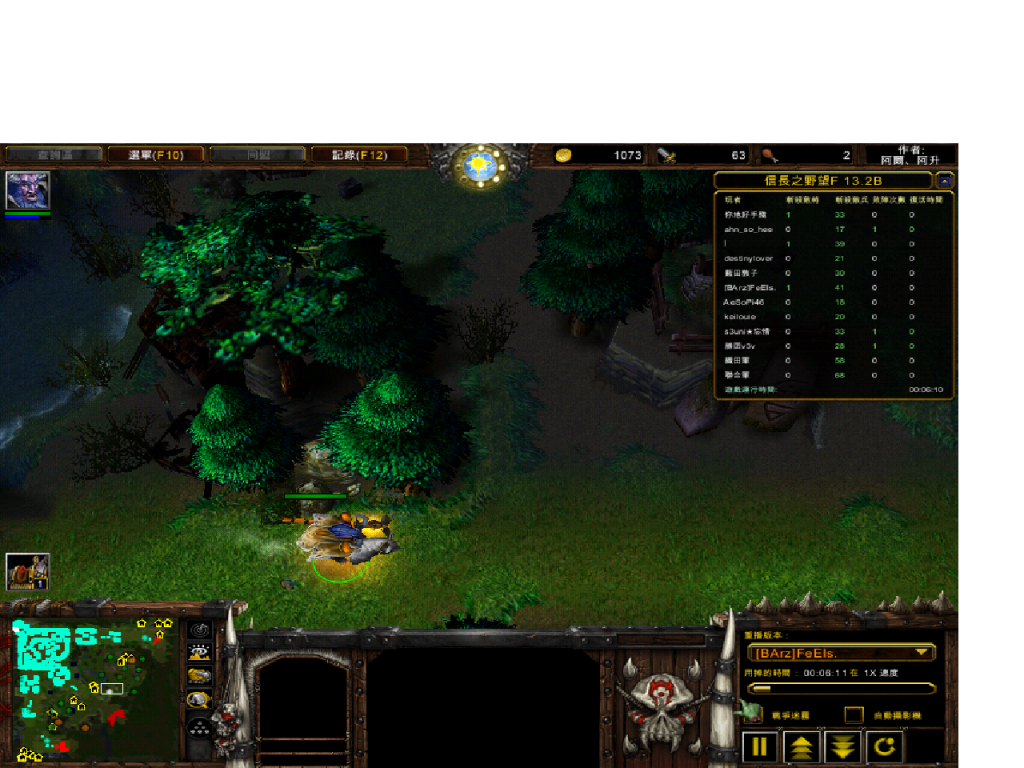Pause the replay playback
This screenshot has width=1024, height=768.
(760, 746)
